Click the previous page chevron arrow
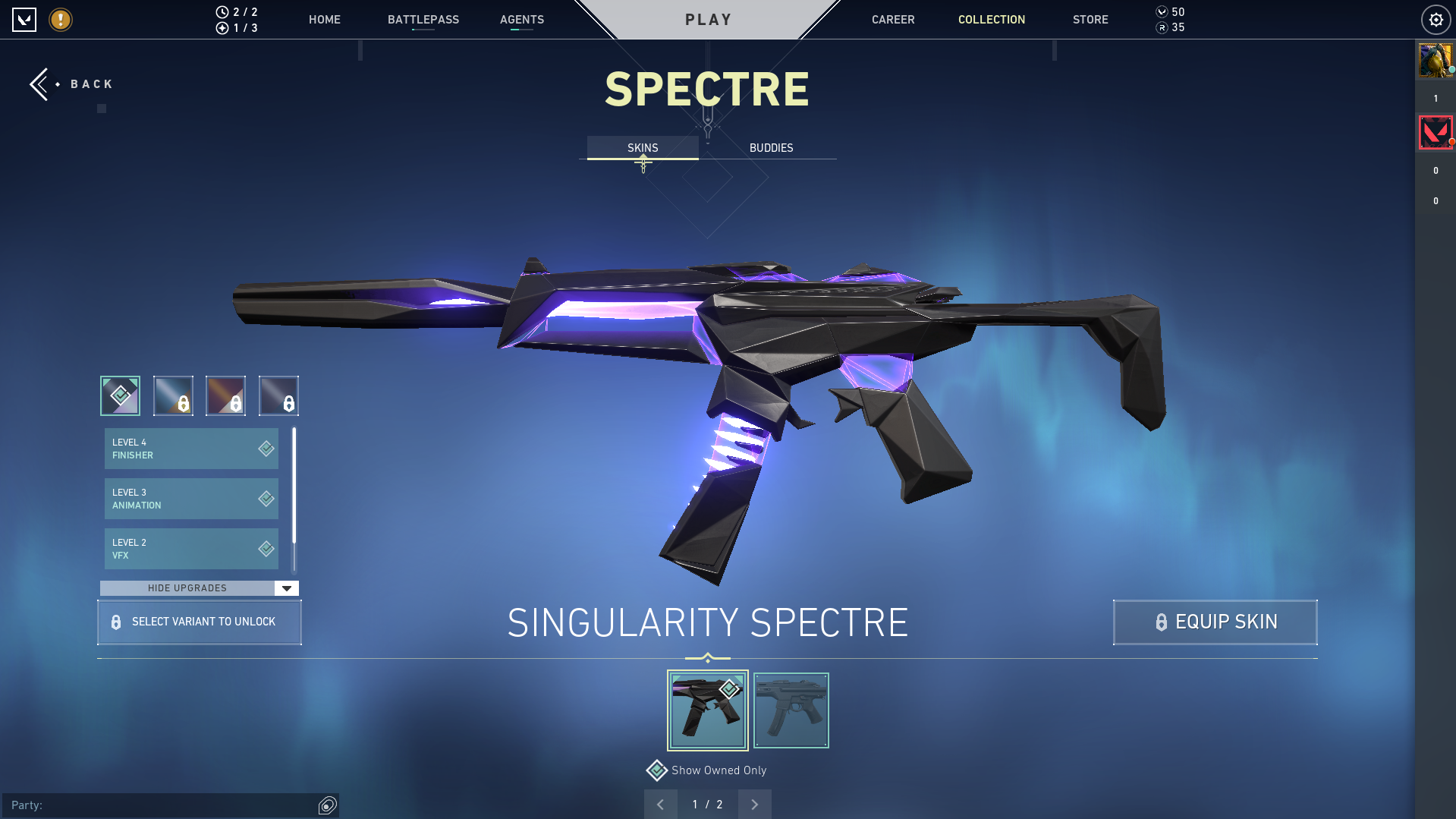Screen dimensions: 1456x819 point(660,804)
